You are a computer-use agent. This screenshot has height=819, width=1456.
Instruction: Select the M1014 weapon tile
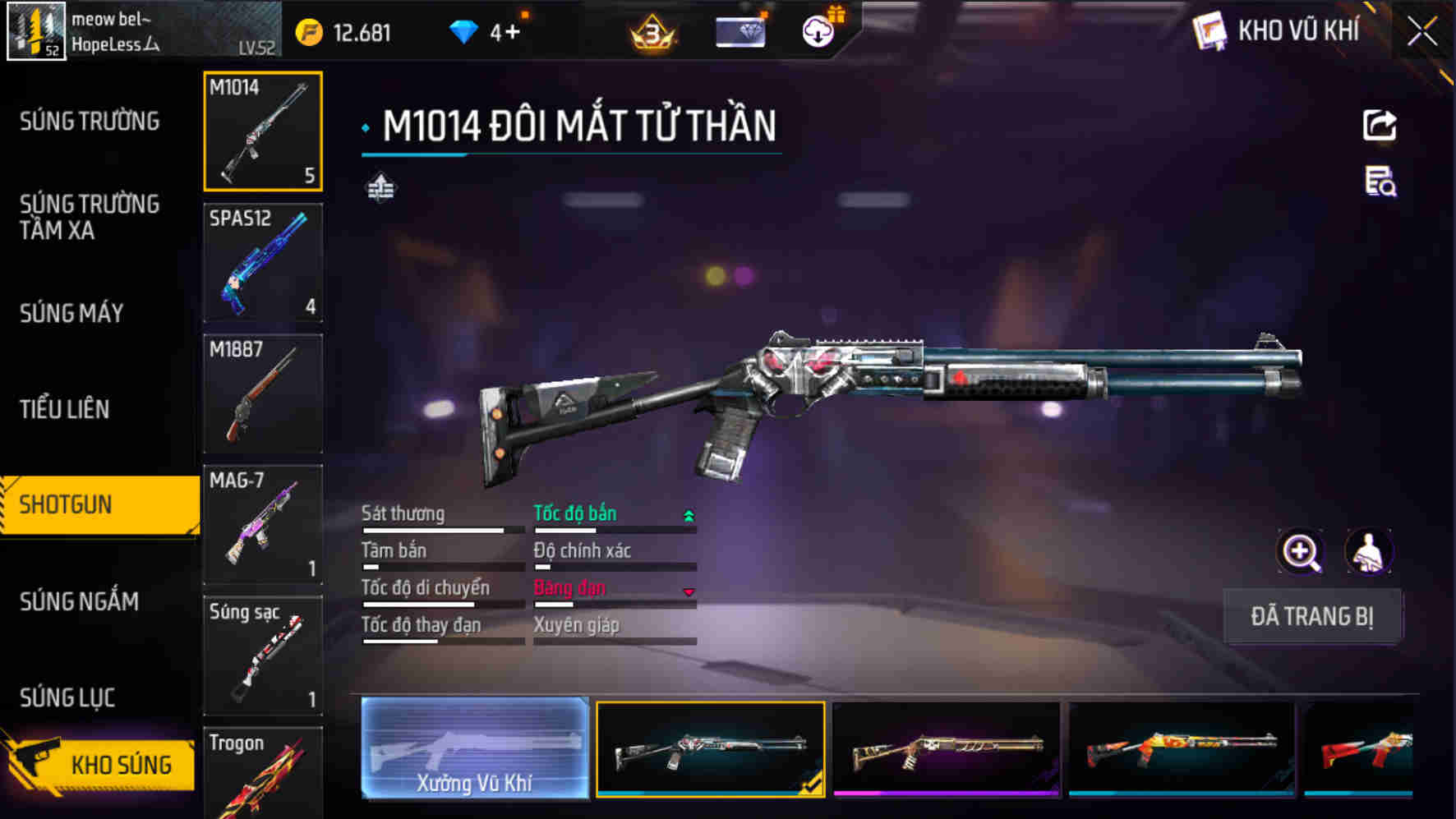point(262,131)
